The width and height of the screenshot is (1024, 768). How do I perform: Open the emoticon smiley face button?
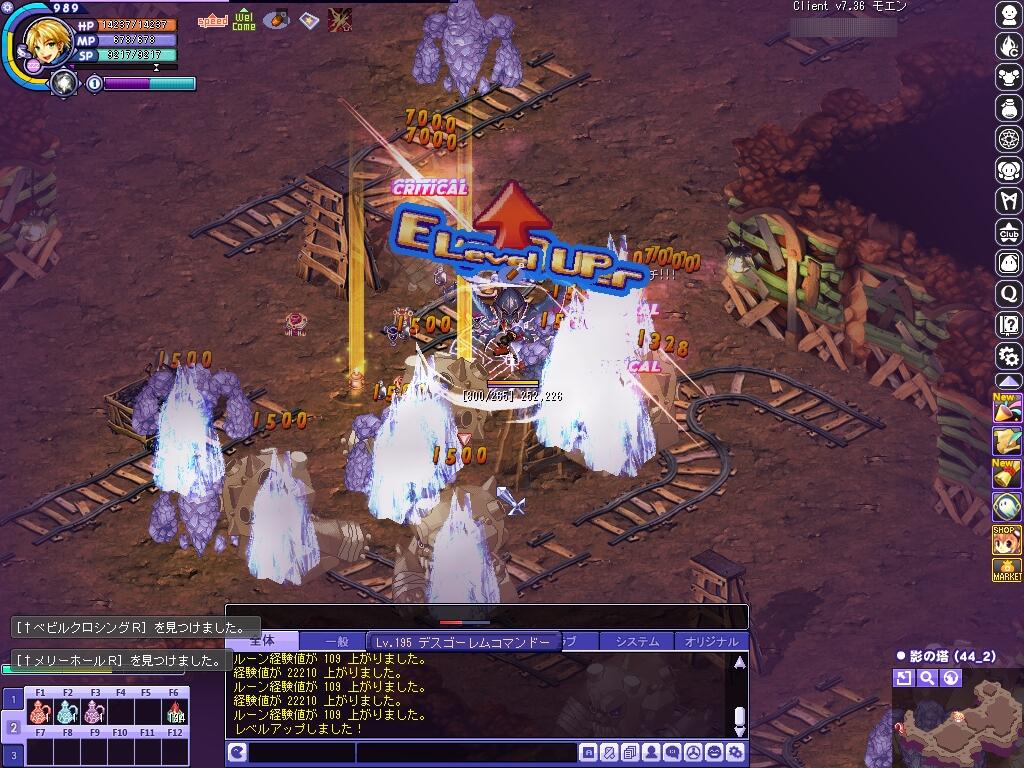tap(714, 753)
